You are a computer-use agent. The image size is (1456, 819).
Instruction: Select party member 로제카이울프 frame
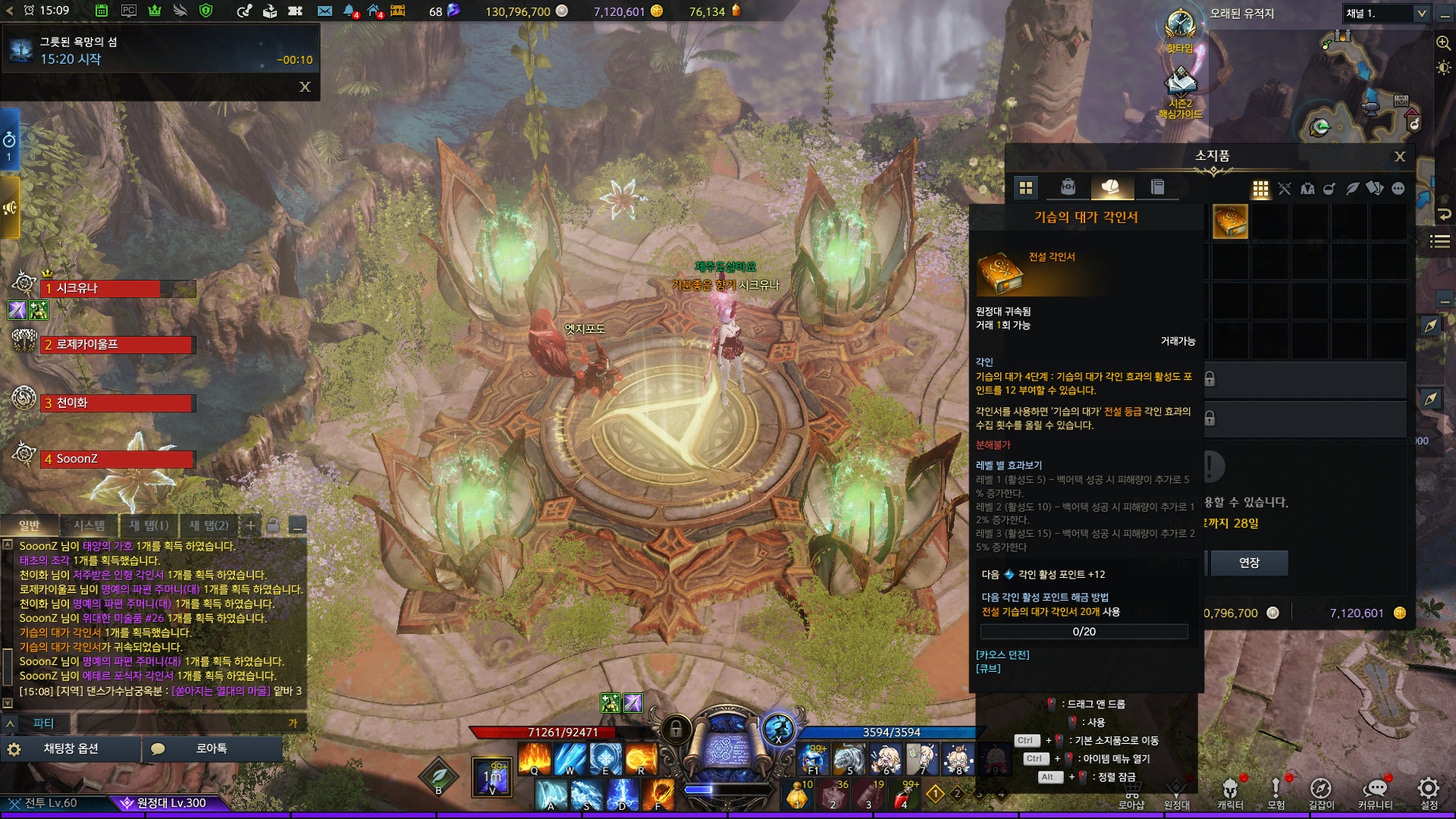[x=118, y=345]
